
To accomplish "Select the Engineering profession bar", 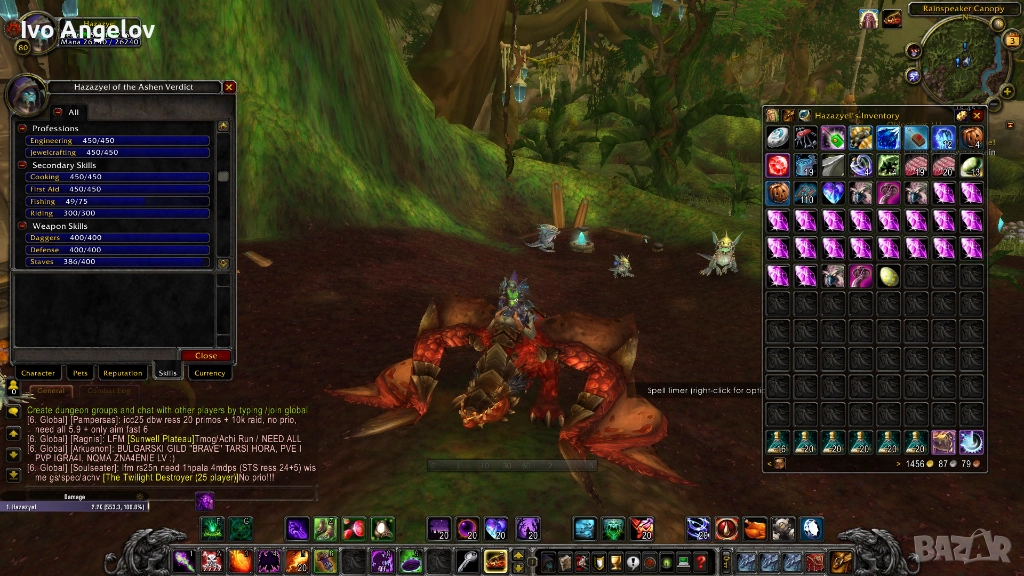I will point(118,141).
